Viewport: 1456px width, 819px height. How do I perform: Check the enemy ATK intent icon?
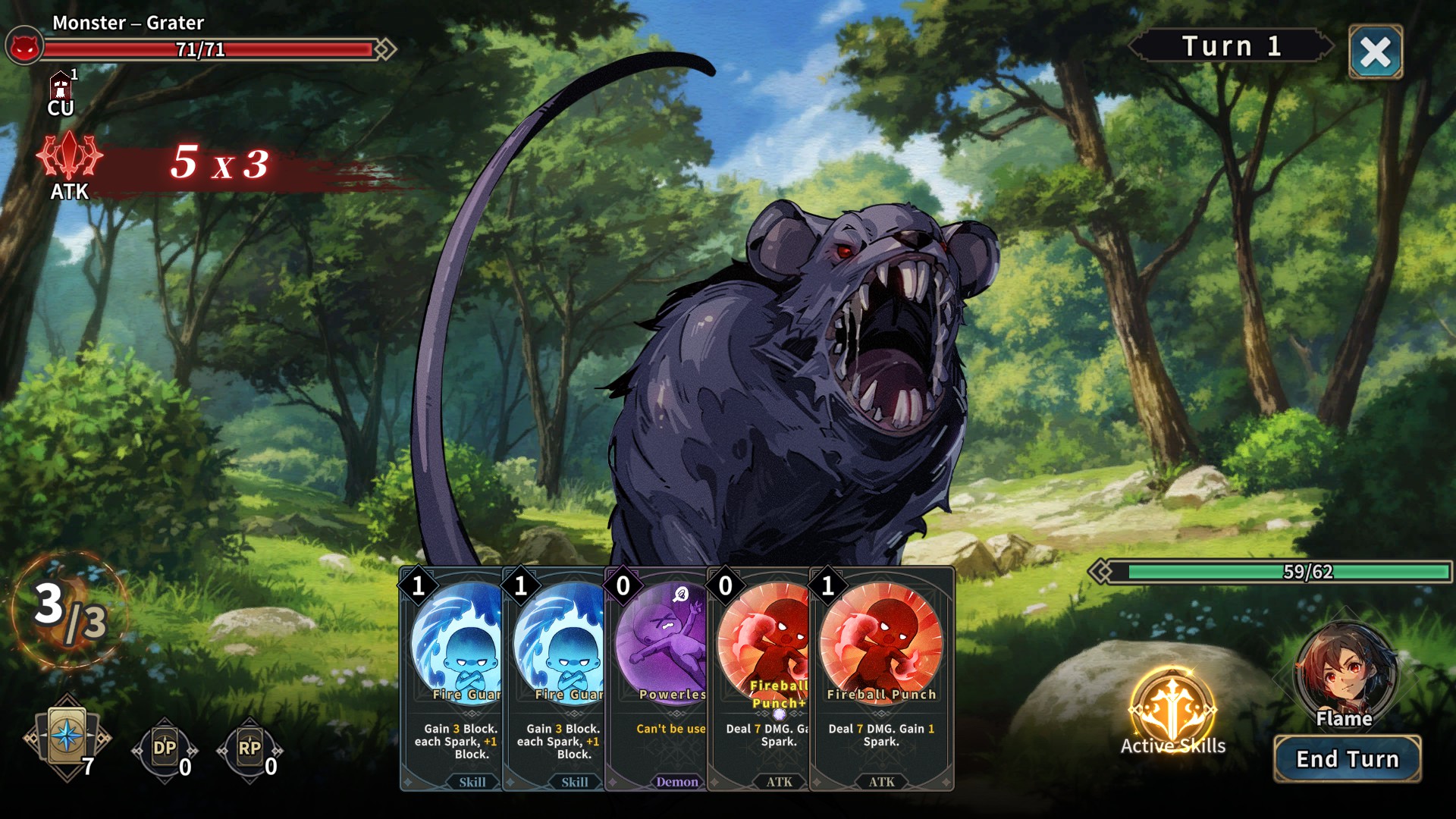click(x=69, y=158)
